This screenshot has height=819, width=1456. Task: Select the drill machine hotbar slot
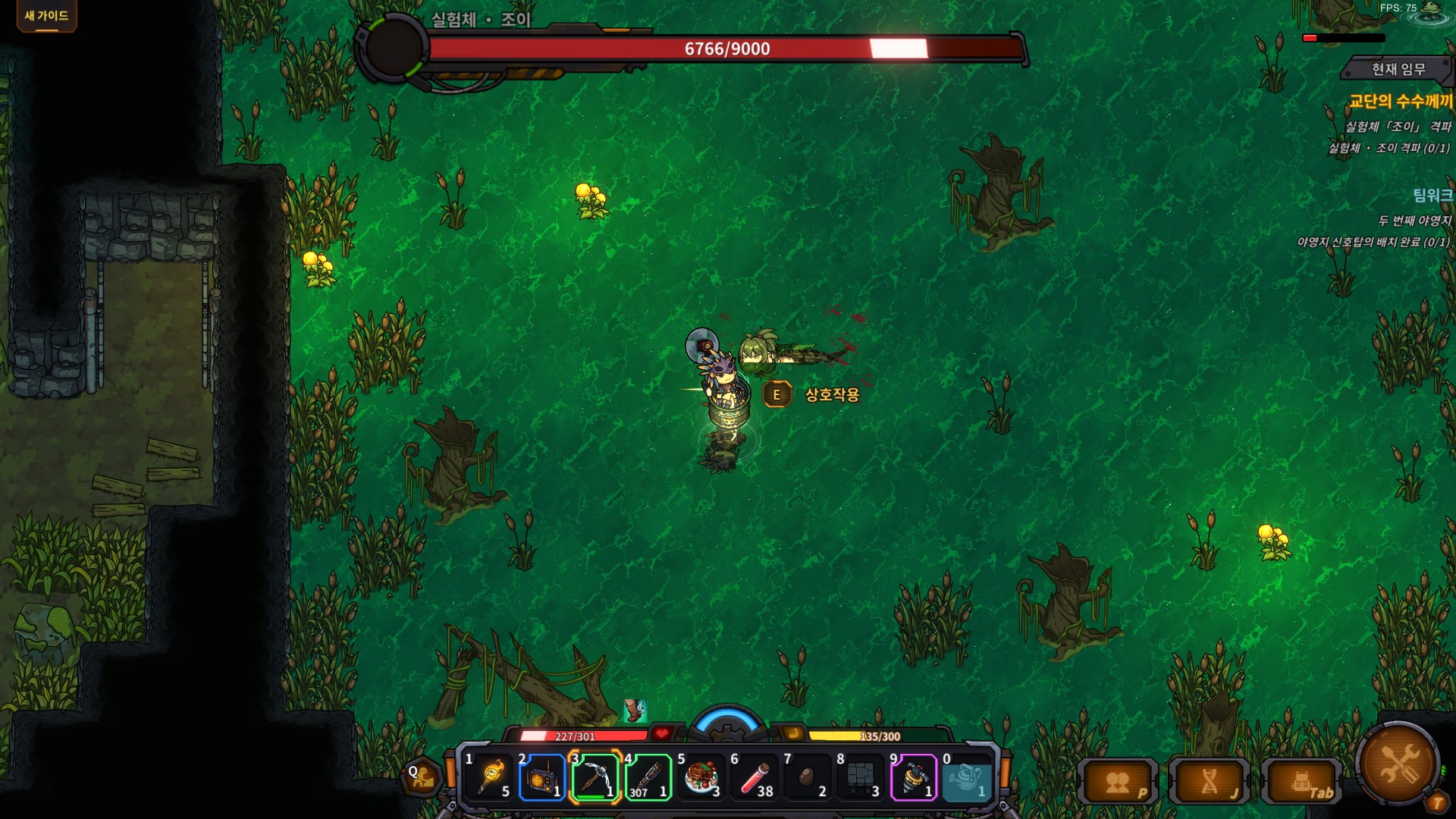click(913, 777)
